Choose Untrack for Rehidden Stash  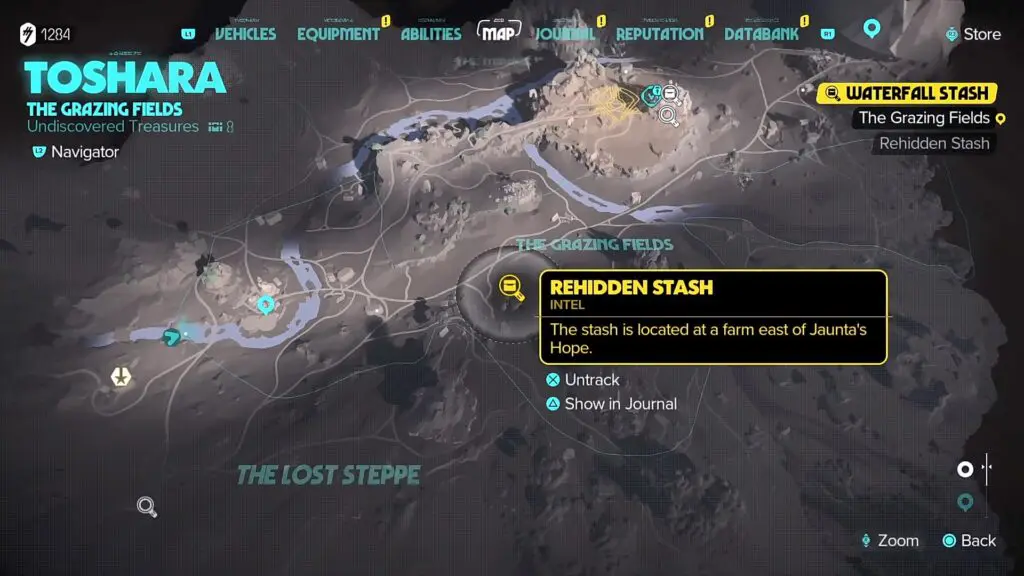[591, 380]
